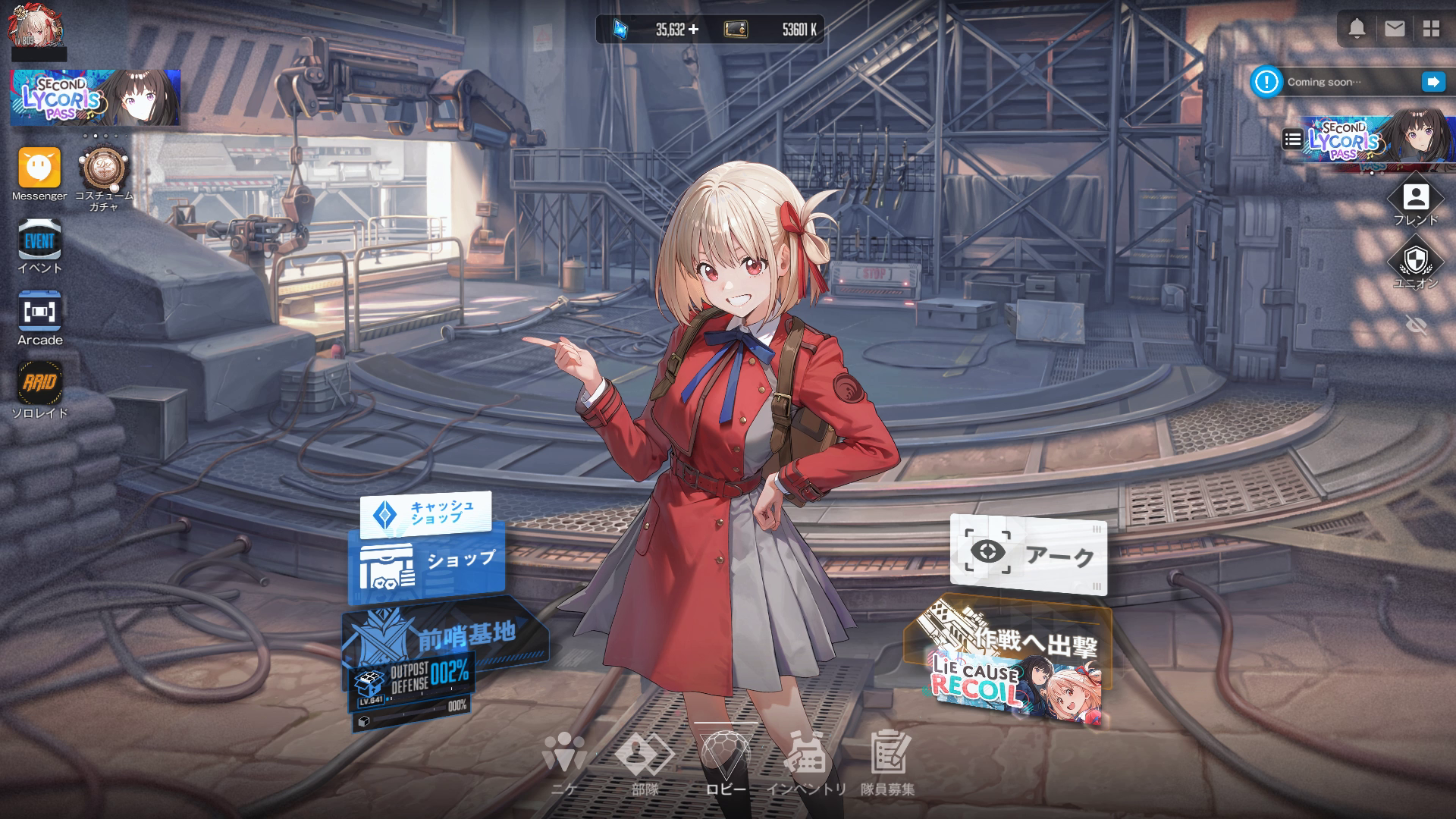Open the コスチュームガチャ costume gacha
Viewport: 1456px width, 819px height.
104,169
